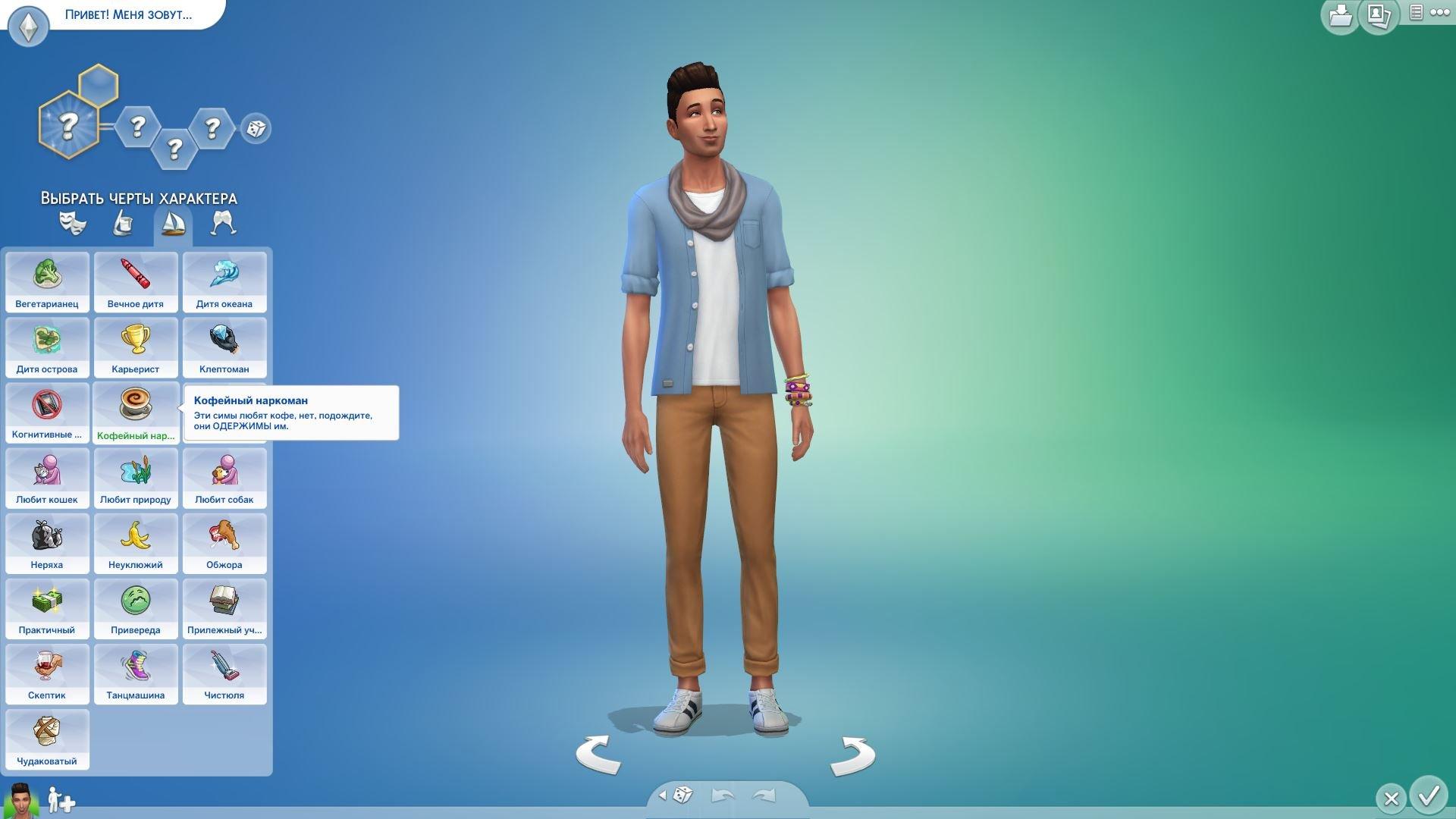Click the sim name field Привет! Меня зовут...
The width and height of the screenshot is (1456, 819).
point(129,14)
